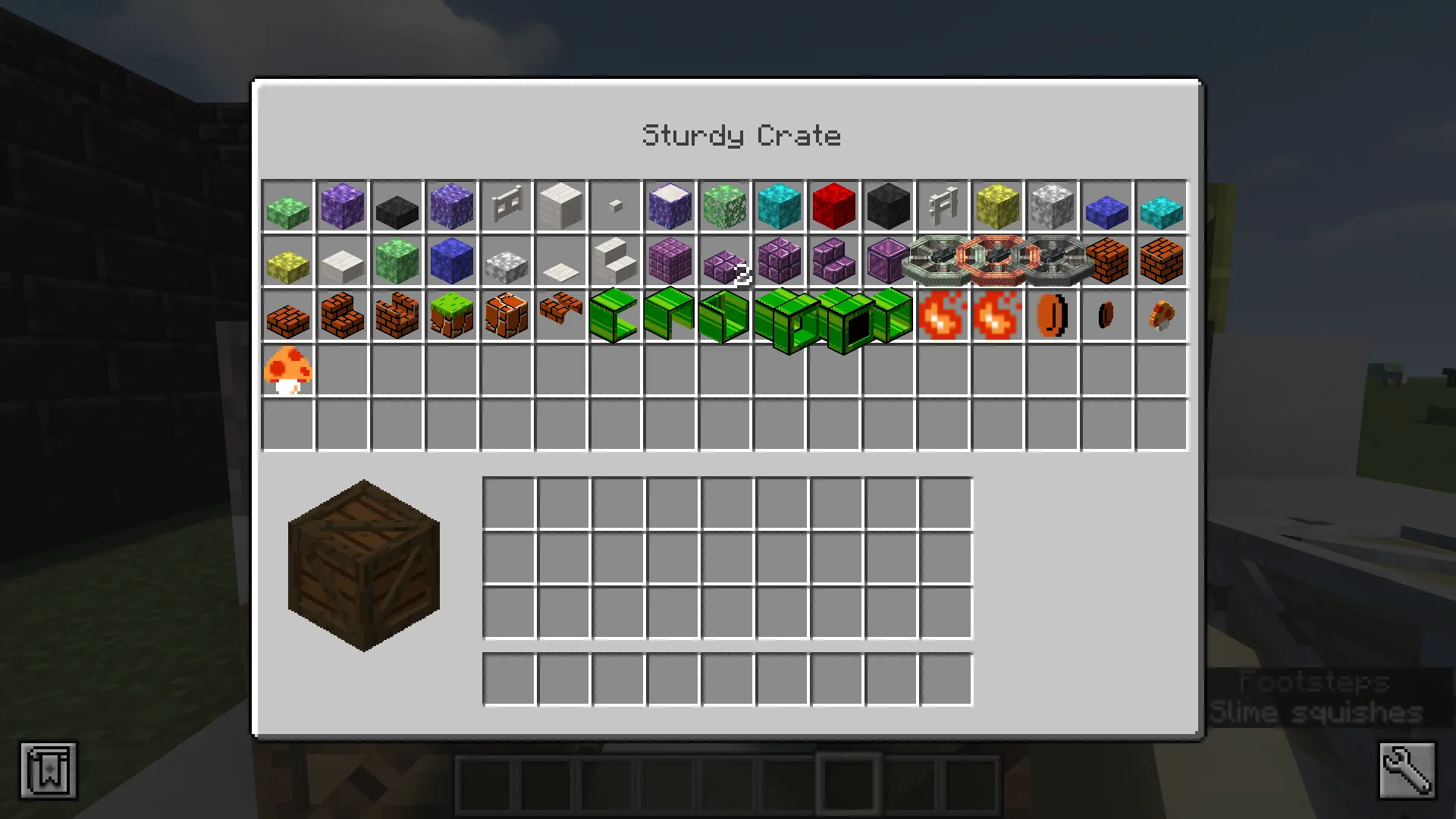Select the moss-topped dirt block
The image size is (1456, 819).
pos(452,317)
